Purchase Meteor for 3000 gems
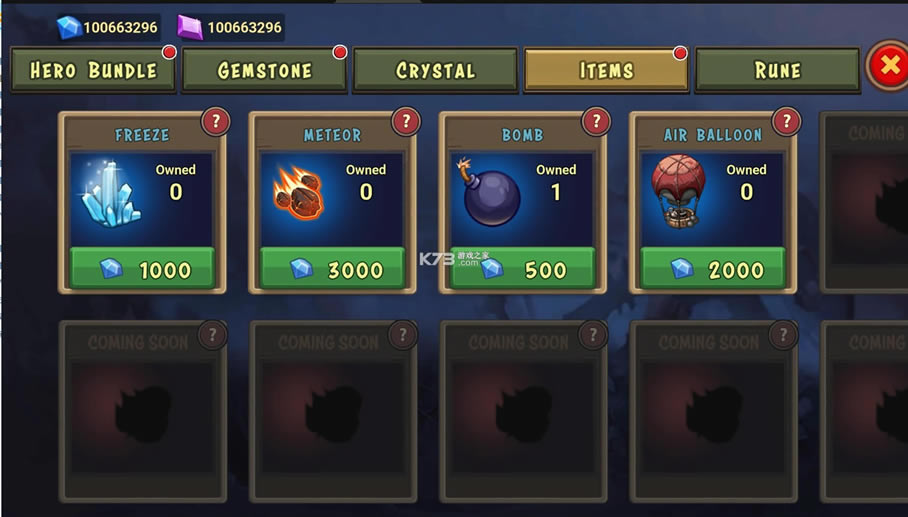Screen dimensions: 908x517 click(x=332, y=269)
